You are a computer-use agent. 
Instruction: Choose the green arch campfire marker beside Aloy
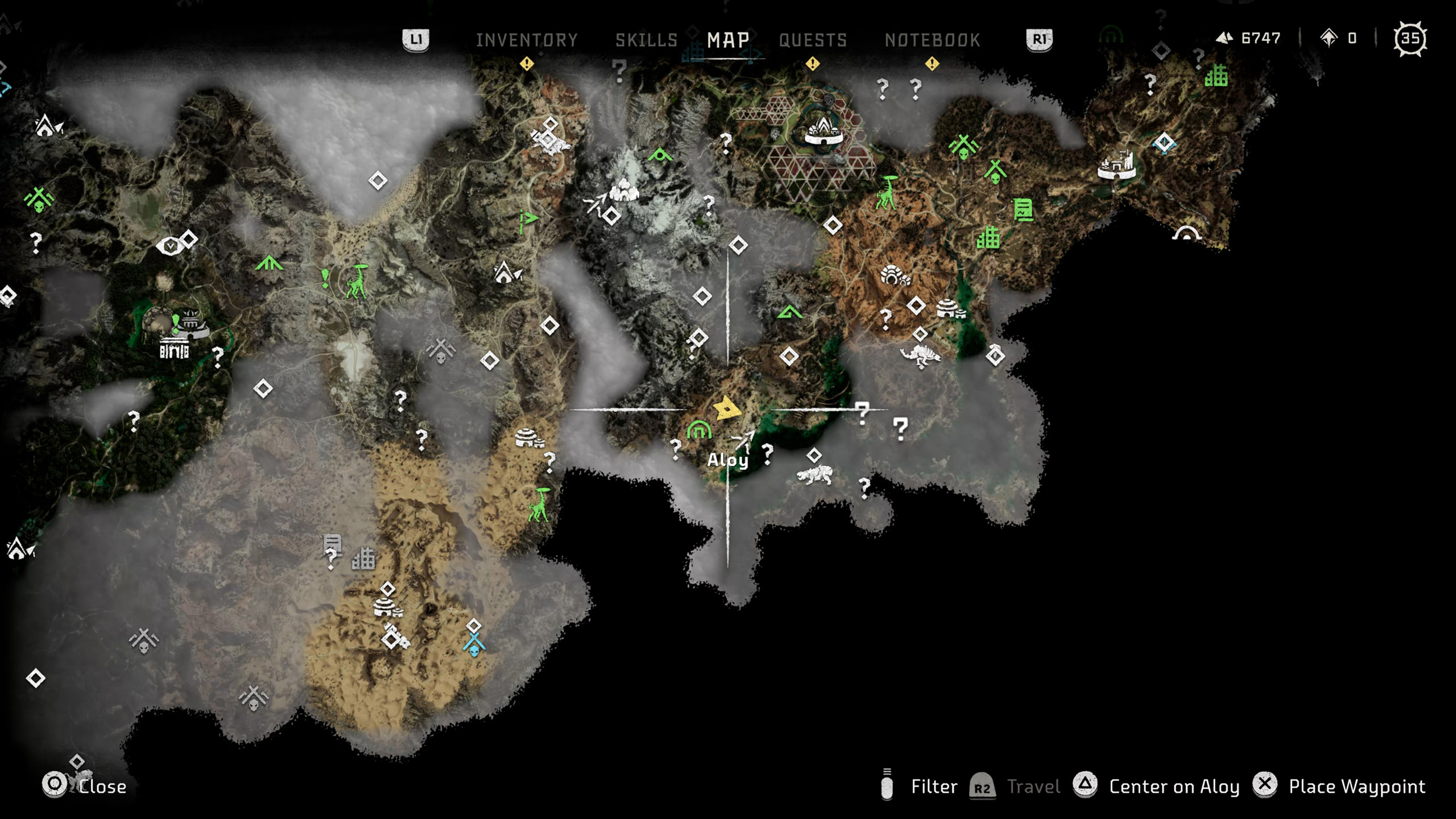(x=698, y=430)
